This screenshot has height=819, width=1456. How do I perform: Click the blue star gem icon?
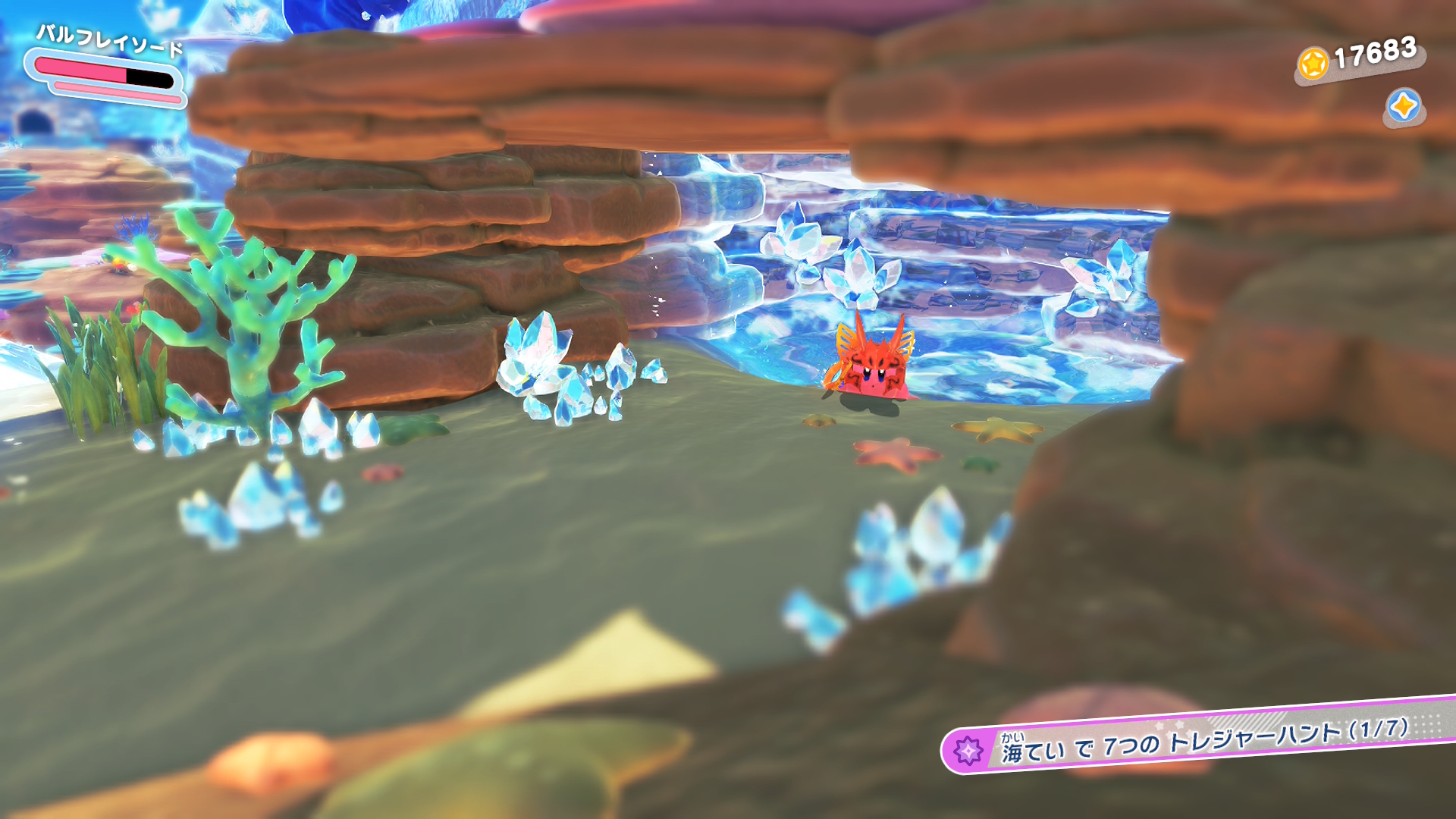tap(1403, 107)
